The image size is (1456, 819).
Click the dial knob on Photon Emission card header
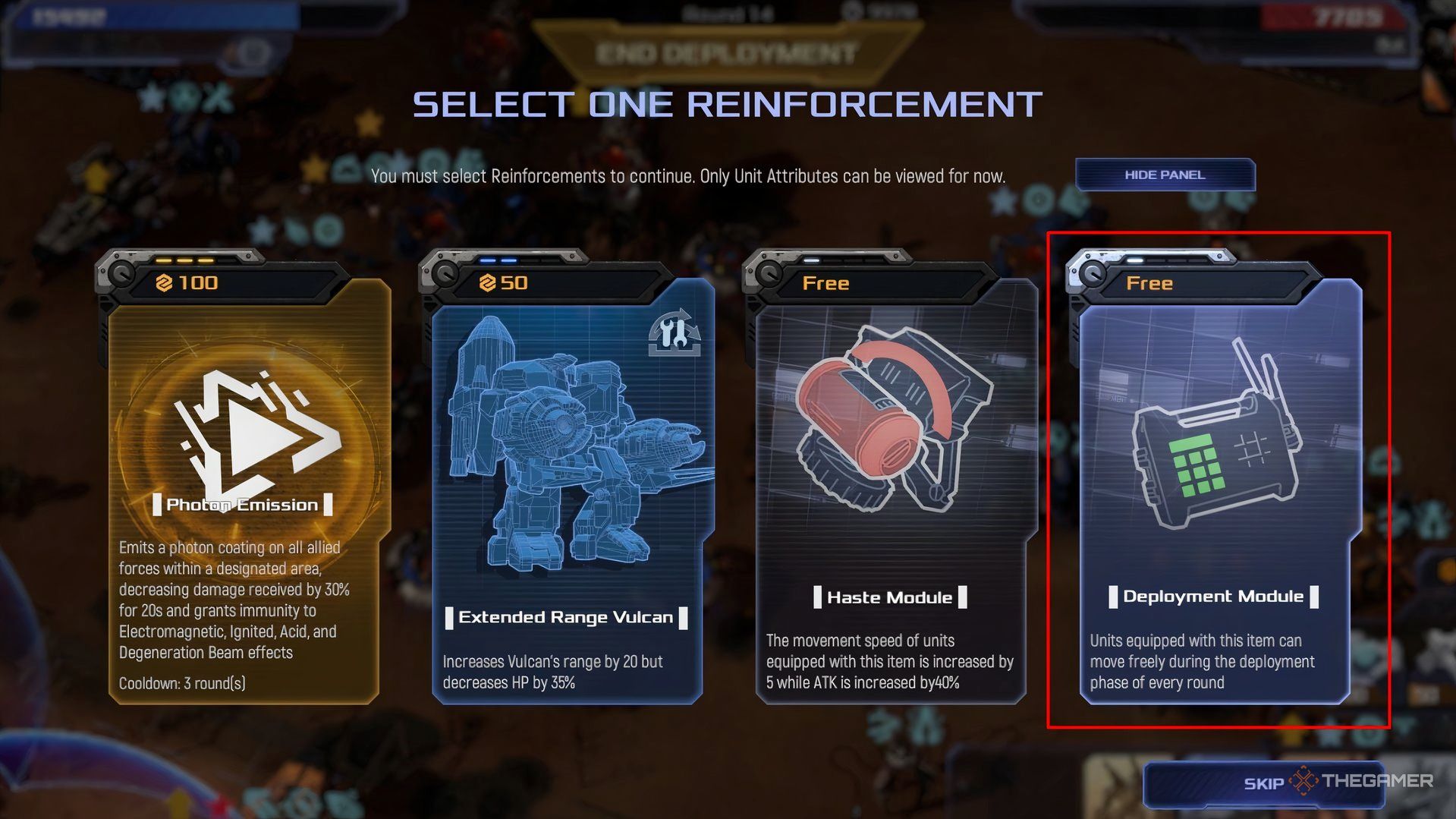coord(121,275)
